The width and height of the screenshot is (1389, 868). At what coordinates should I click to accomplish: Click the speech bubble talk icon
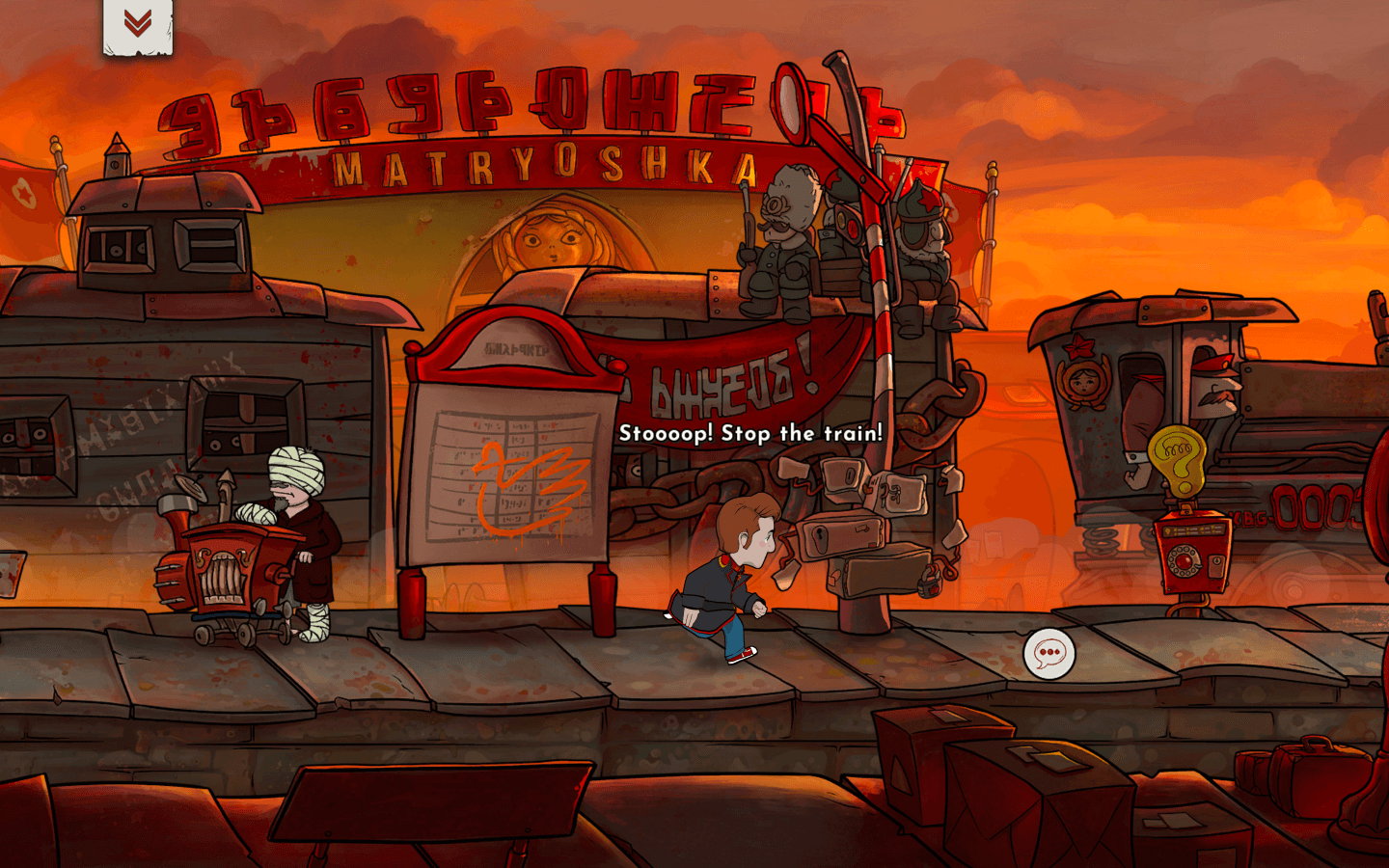pos(1049,654)
